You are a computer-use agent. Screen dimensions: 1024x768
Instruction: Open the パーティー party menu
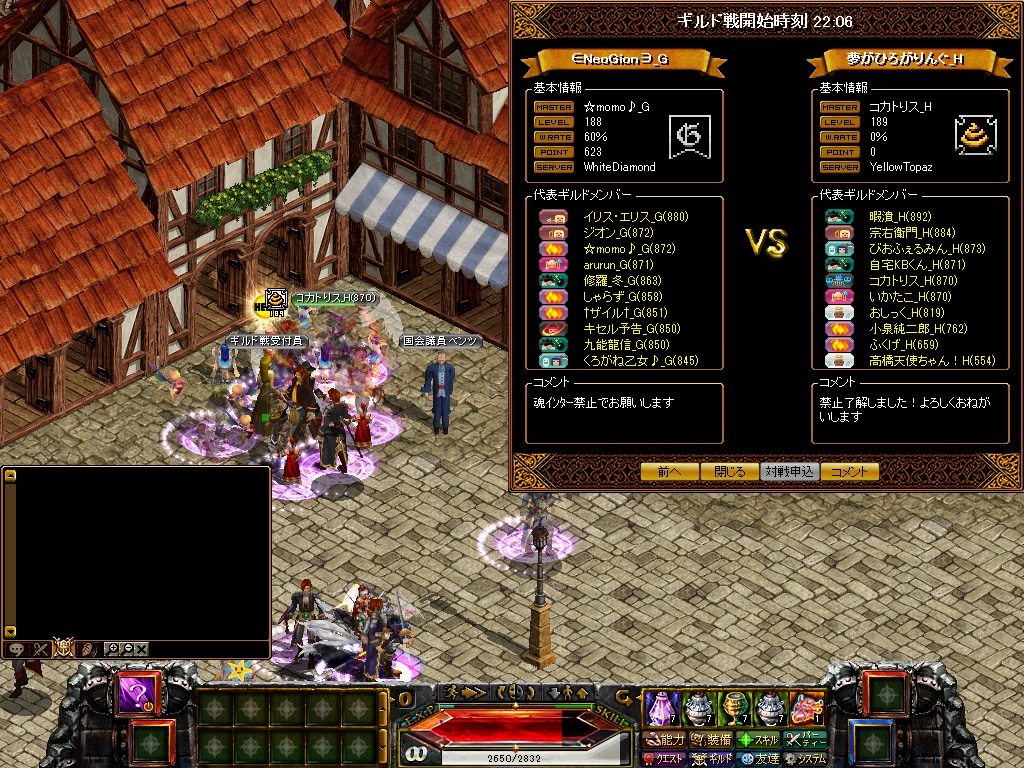[x=805, y=740]
